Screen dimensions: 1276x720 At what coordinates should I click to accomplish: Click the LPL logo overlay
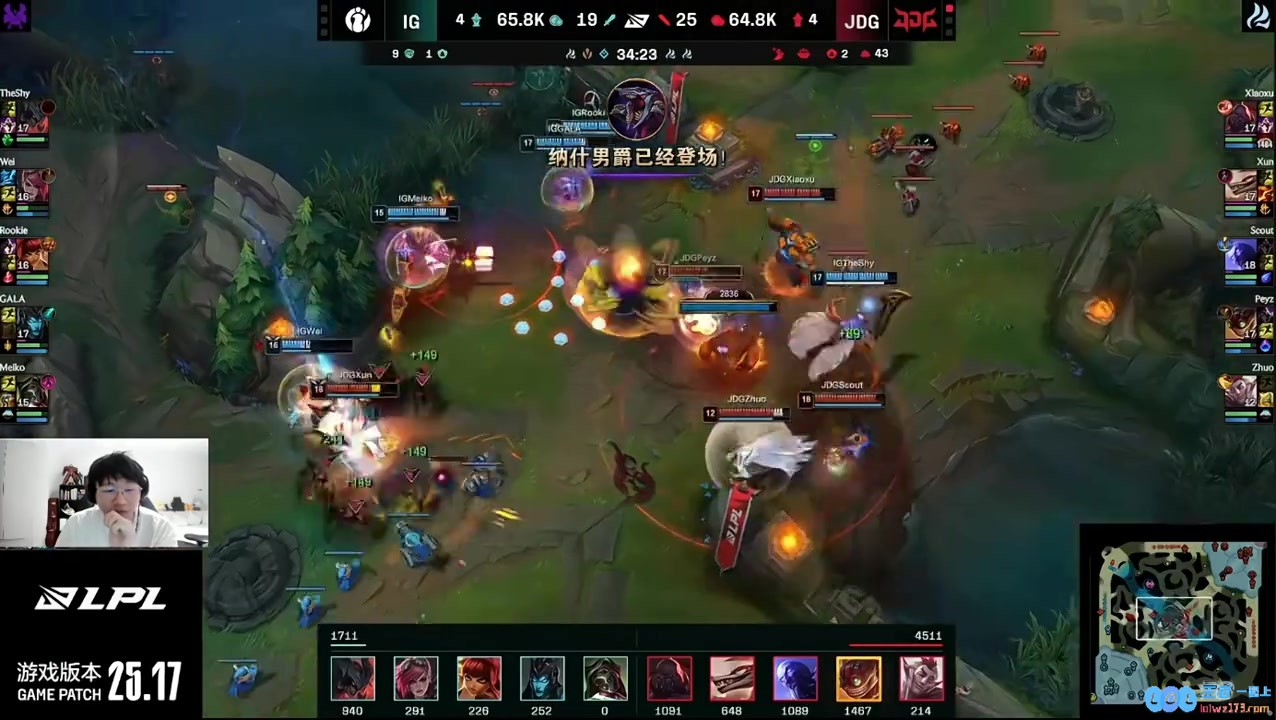[x=100, y=598]
